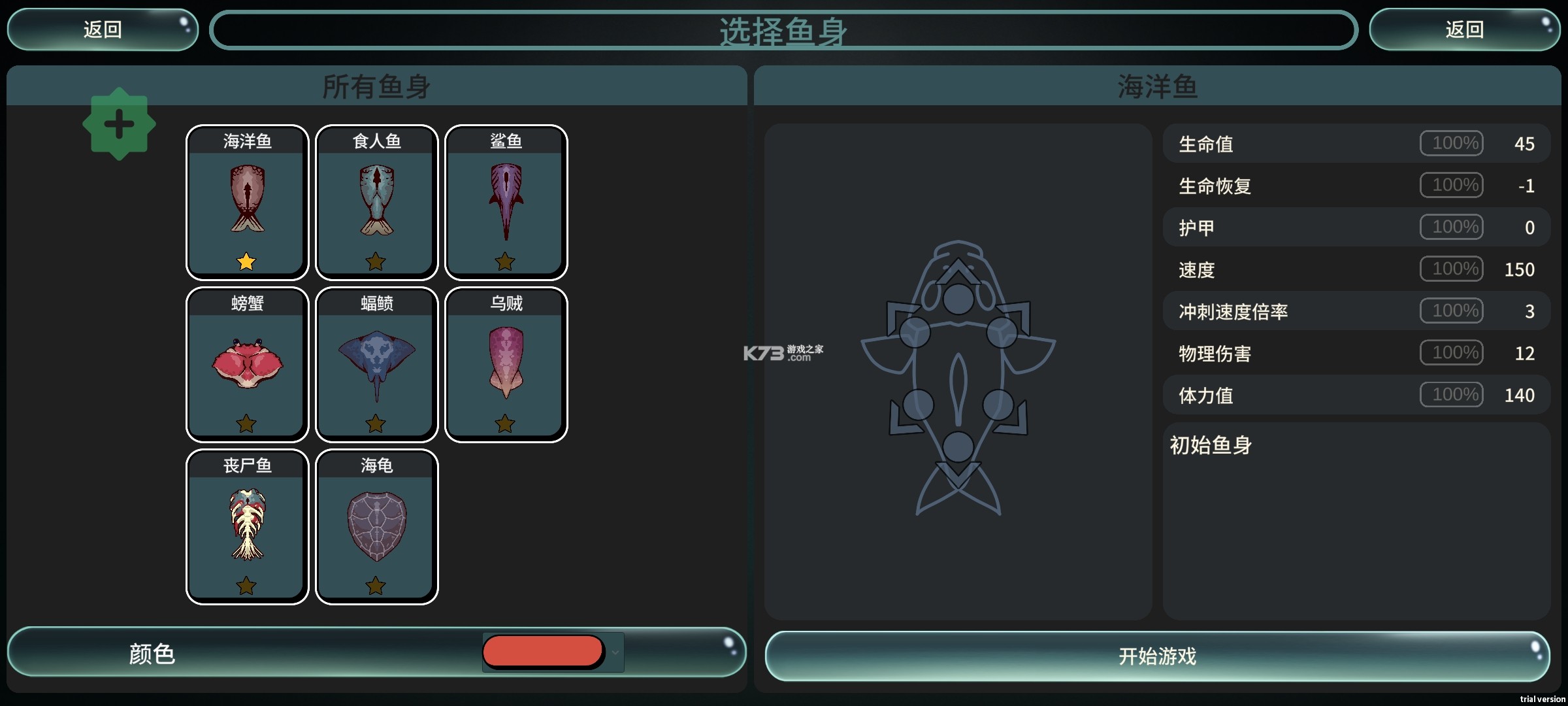
Task: Expand the color selector chevron
Action: [615, 652]
